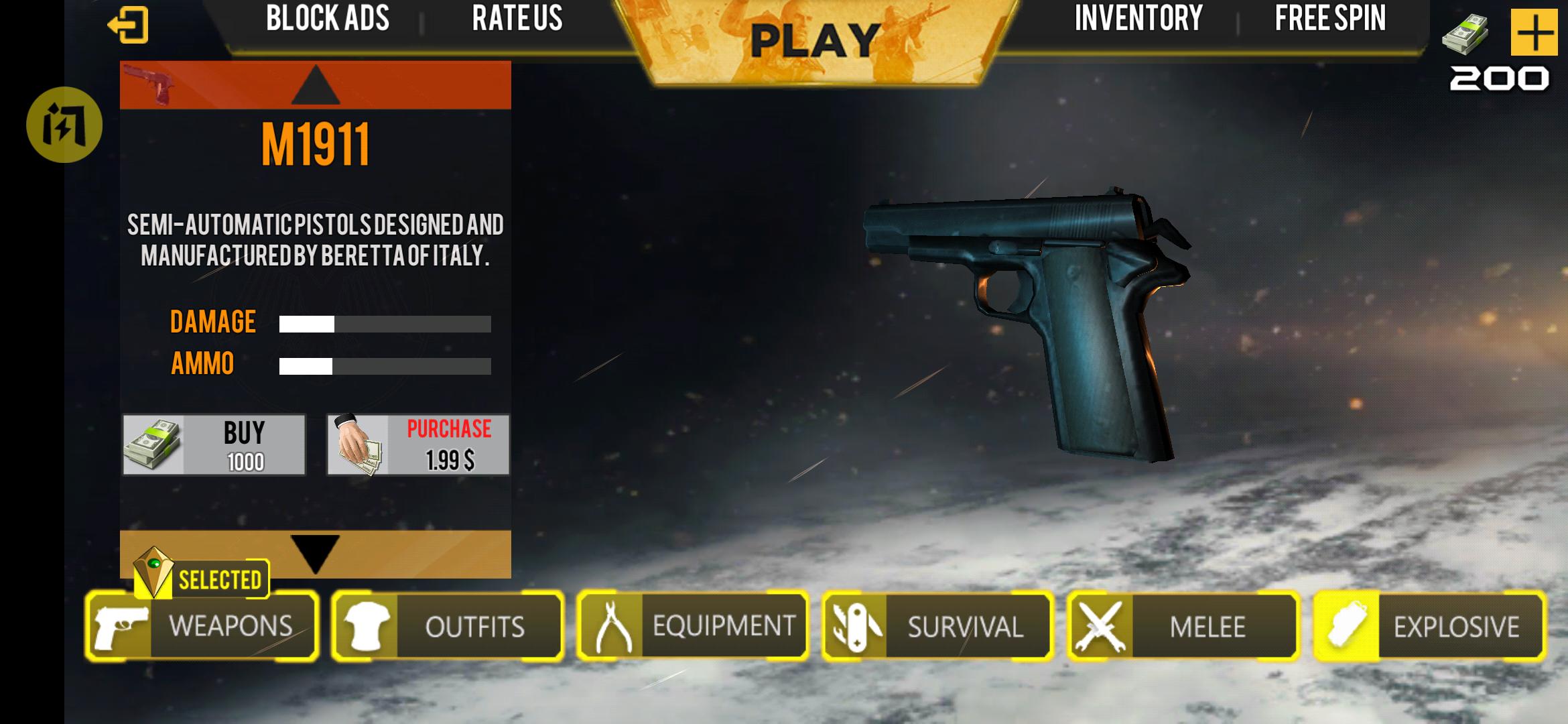Switch to the Melee category
1568x724 pixels.
pyautogui.click(x=1183, y=626)
